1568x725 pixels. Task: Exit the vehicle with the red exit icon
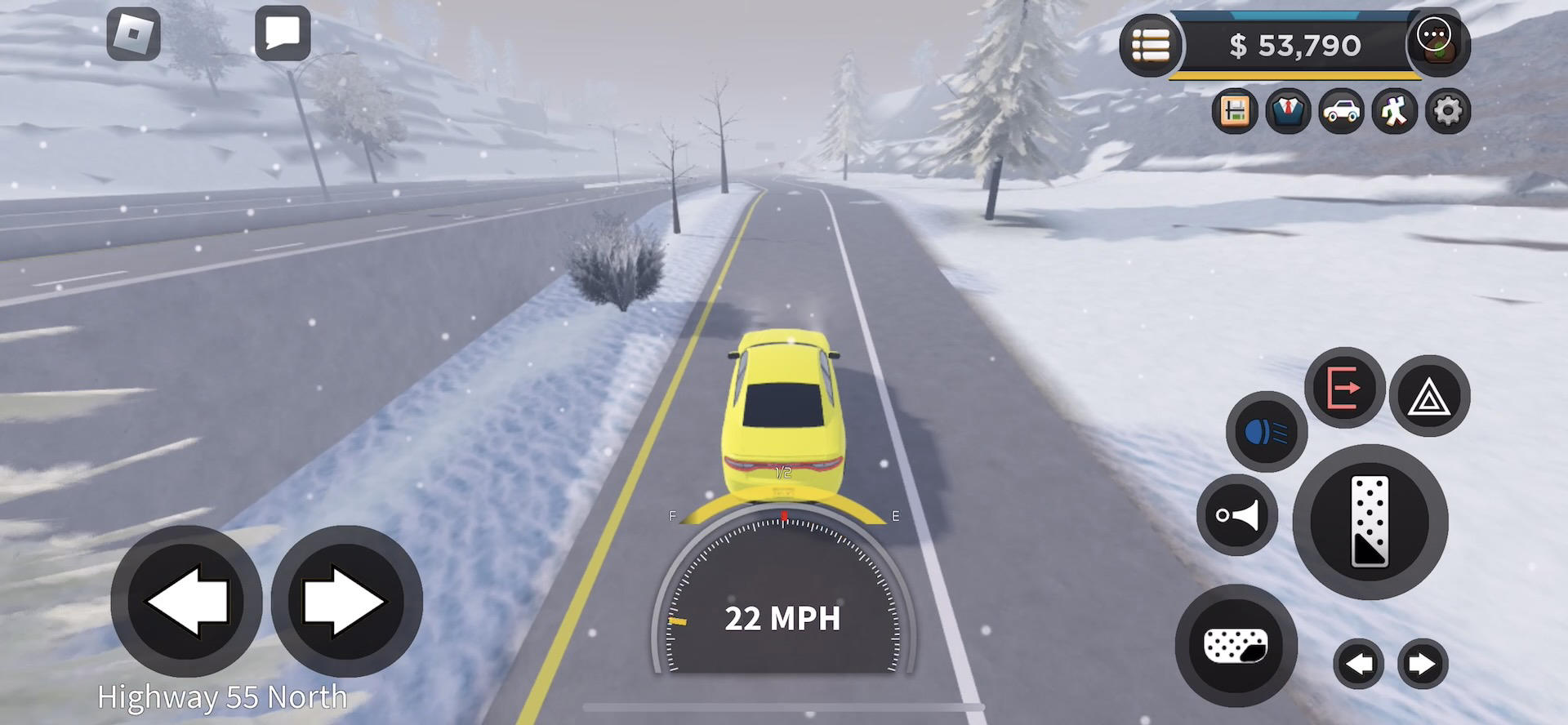click(x=1344, y=387)
